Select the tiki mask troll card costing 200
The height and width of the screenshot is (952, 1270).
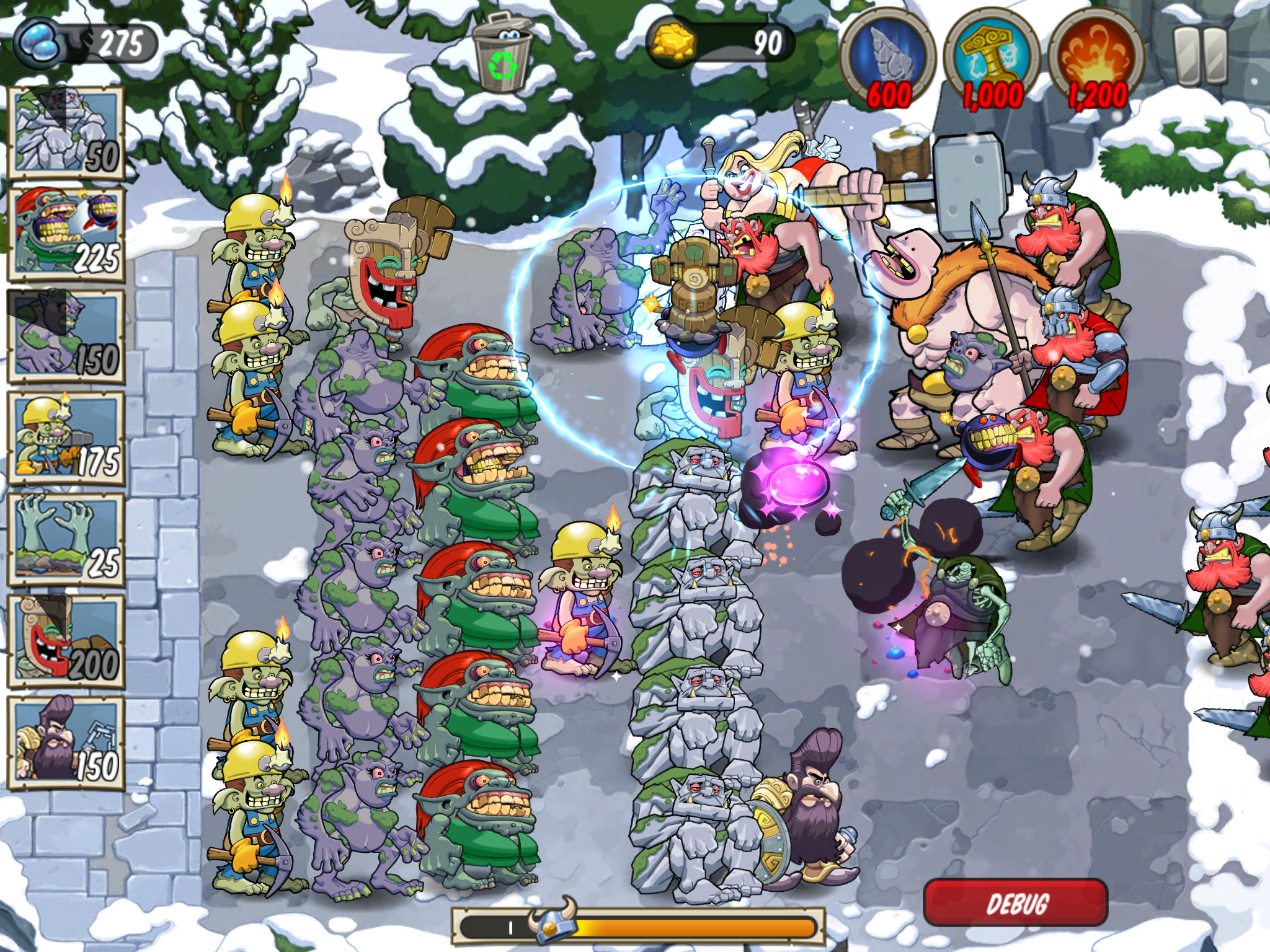pos(66,641)
